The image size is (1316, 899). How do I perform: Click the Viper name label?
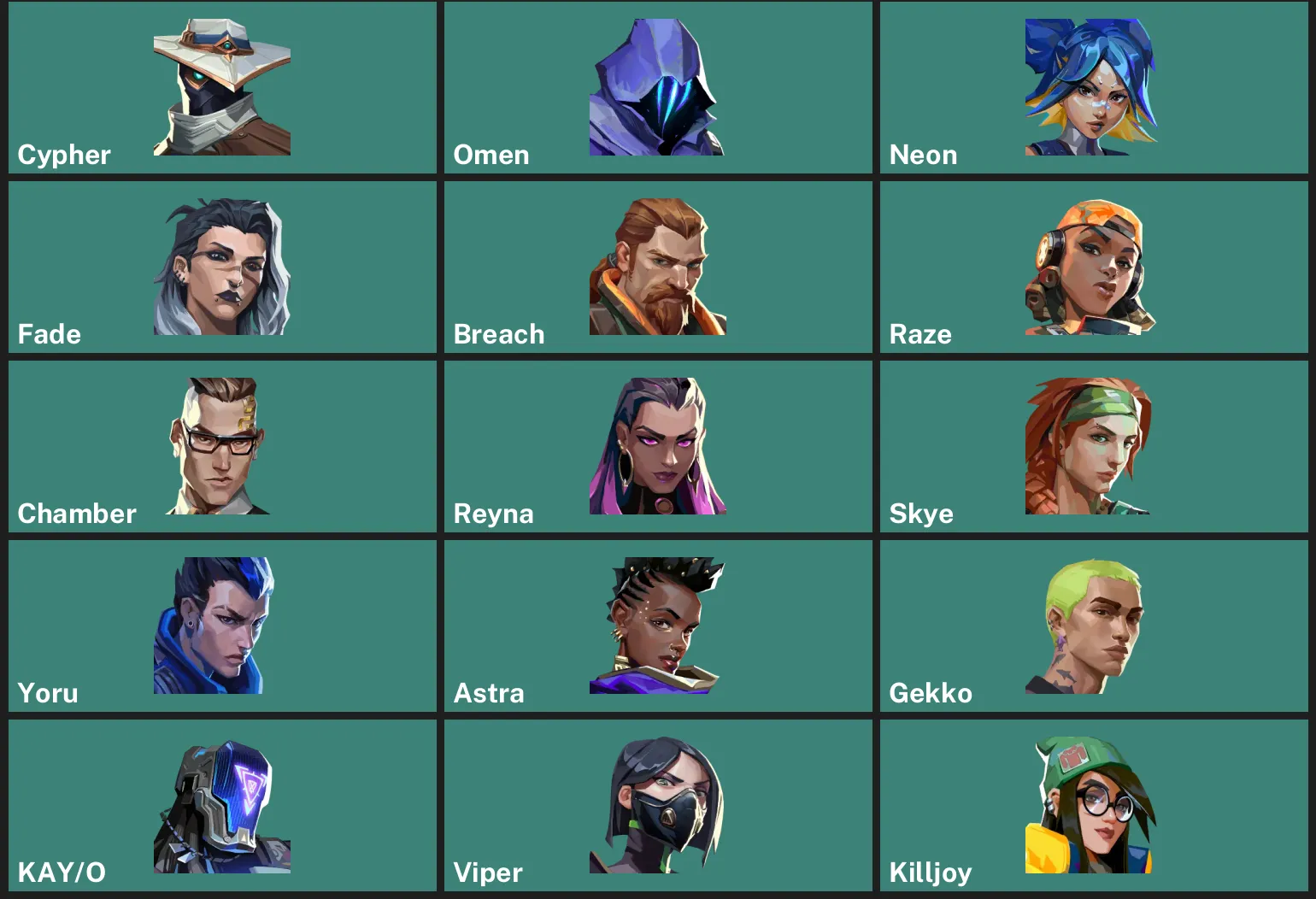pyautogui.click(x=488, y=873)
